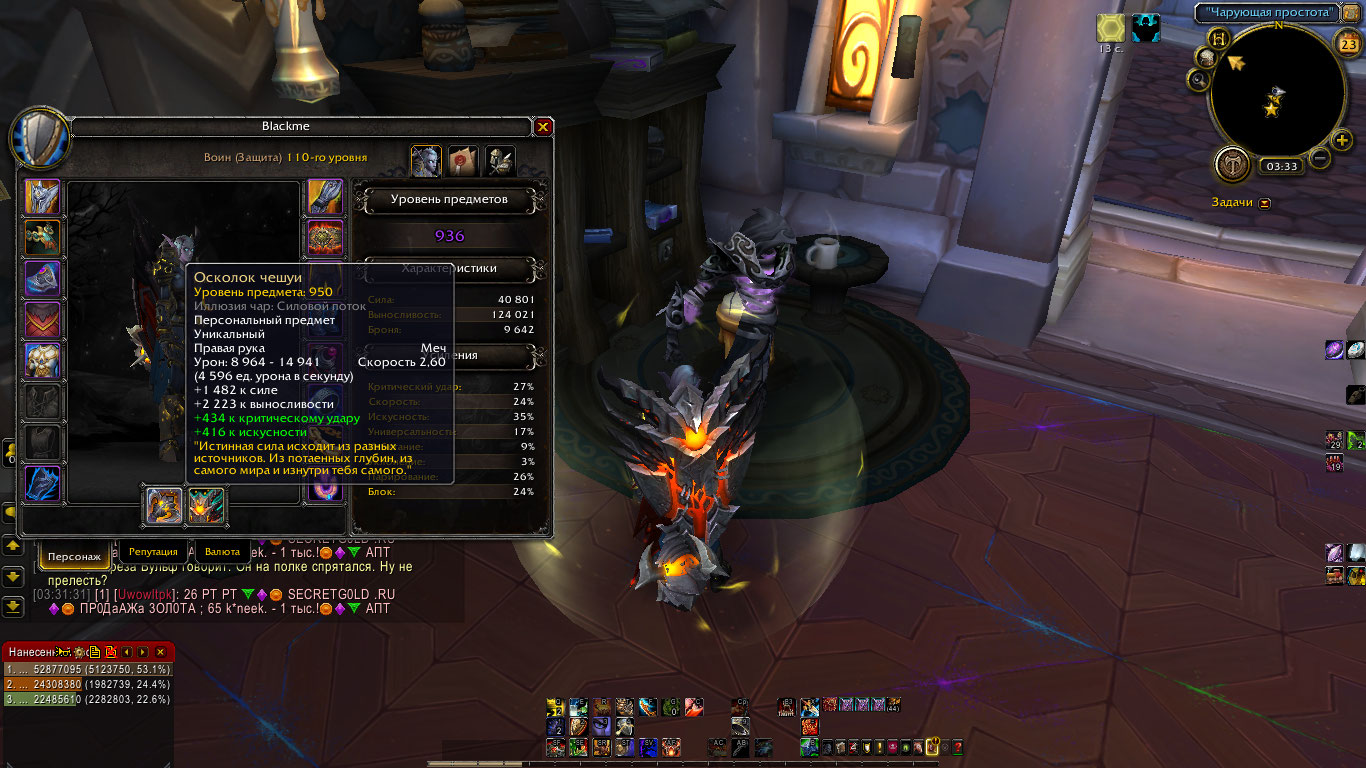Select the main-hand weapon slot
The height and width of the screenshot is (768, 1366).
coord(164,506)
